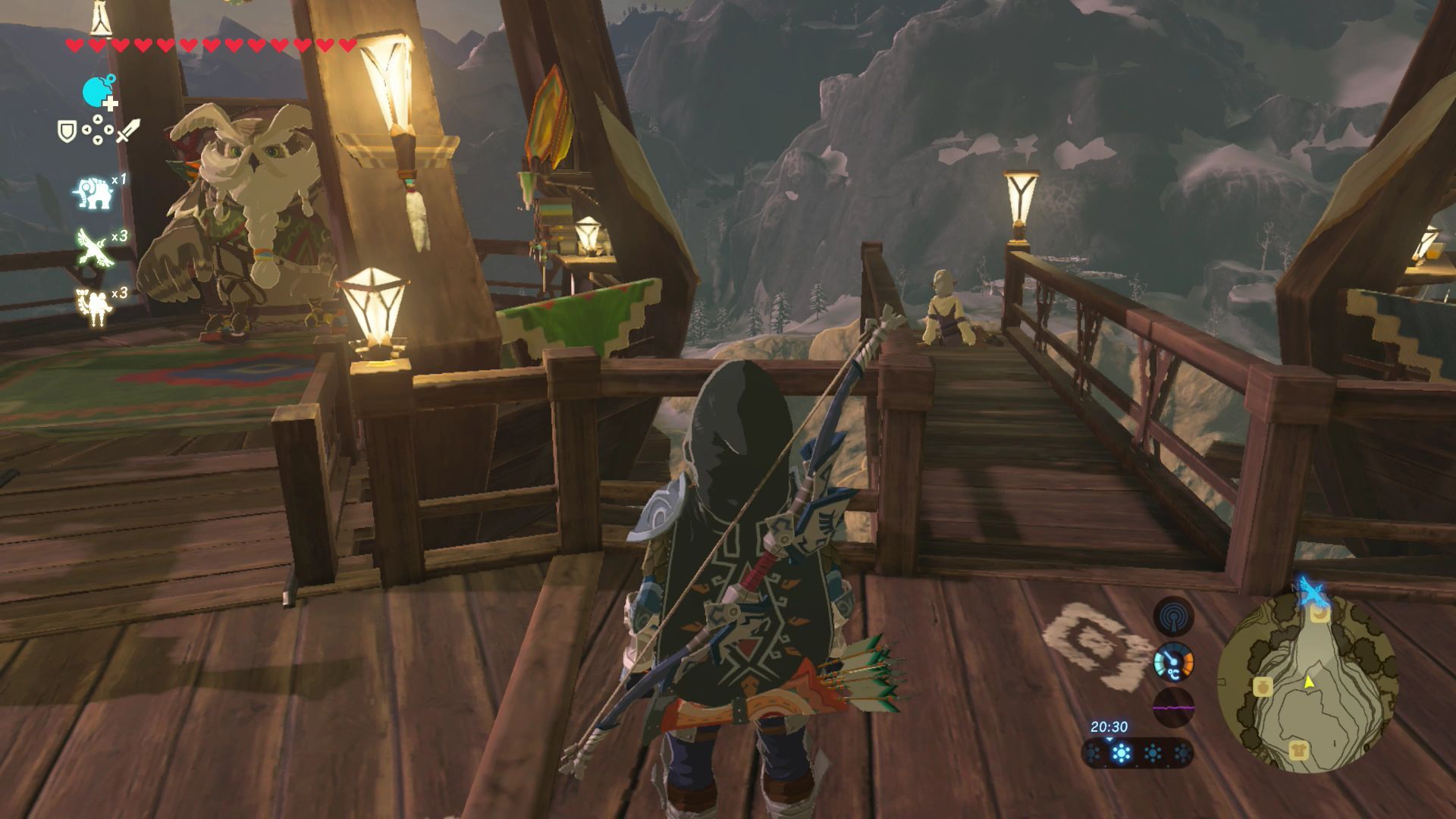Click the yellow player arrow on minimap
Screen dimensions: 1456x819
tap(1308, 682)
